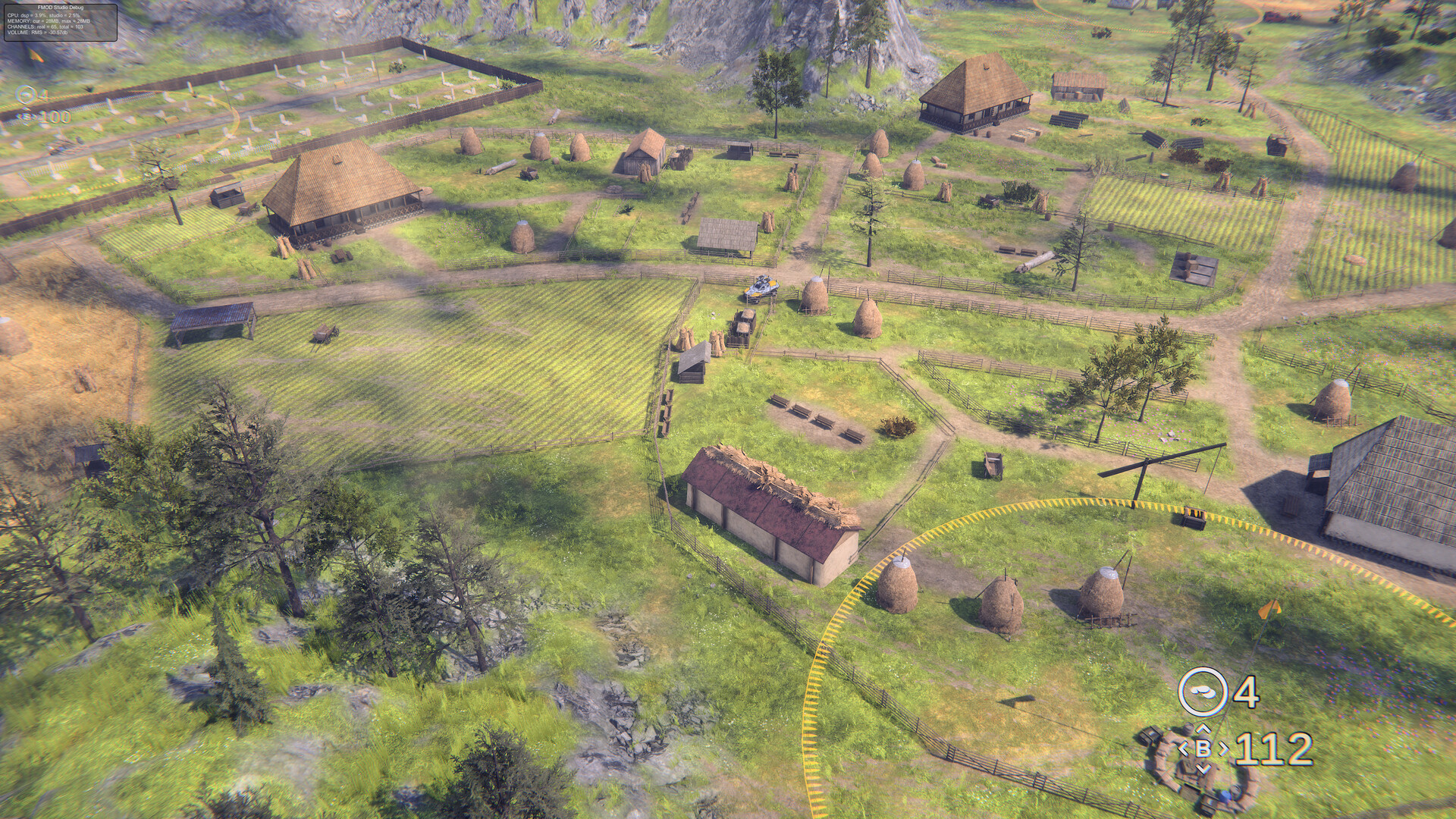This screenshot has height=819, width=1456.
Task: Expand the right chevron of the B prompt
Action: pos(1223,749)
